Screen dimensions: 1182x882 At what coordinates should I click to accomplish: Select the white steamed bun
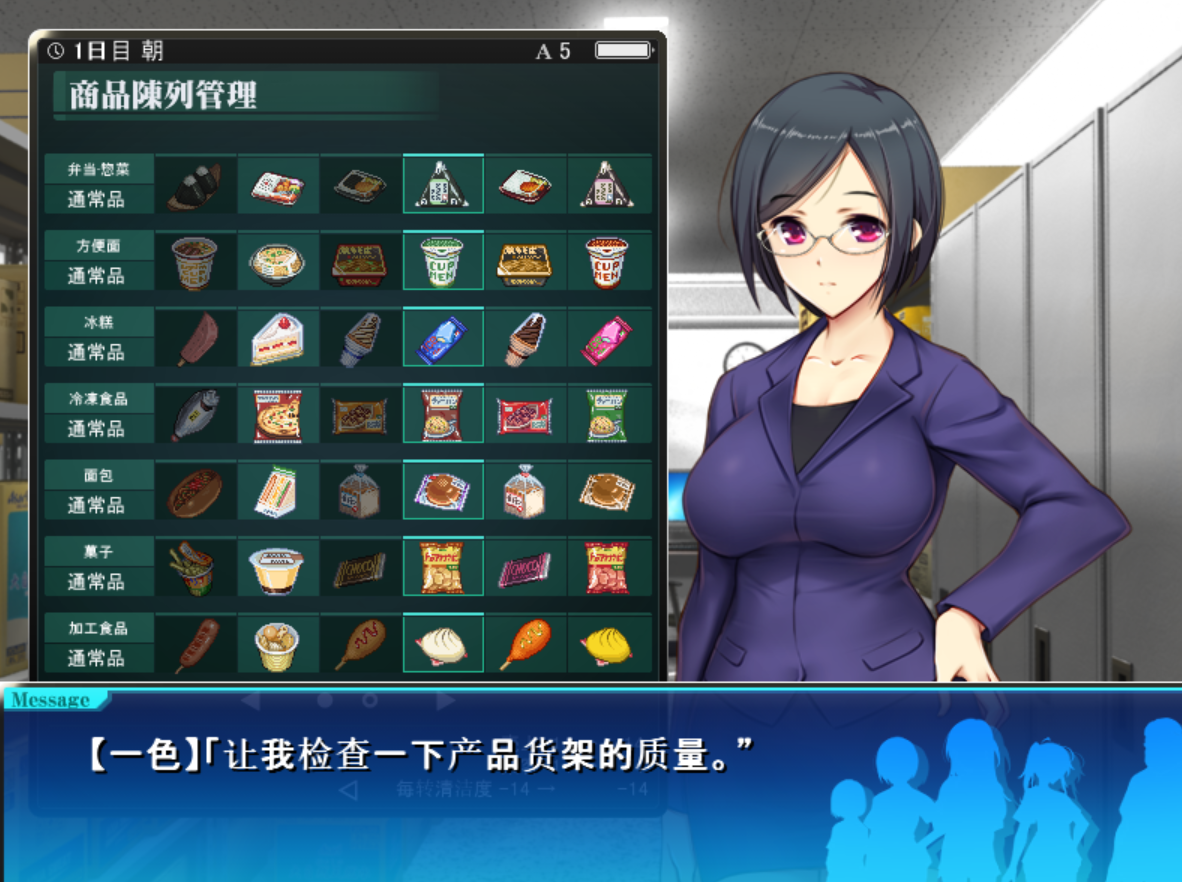coord(442,645)
